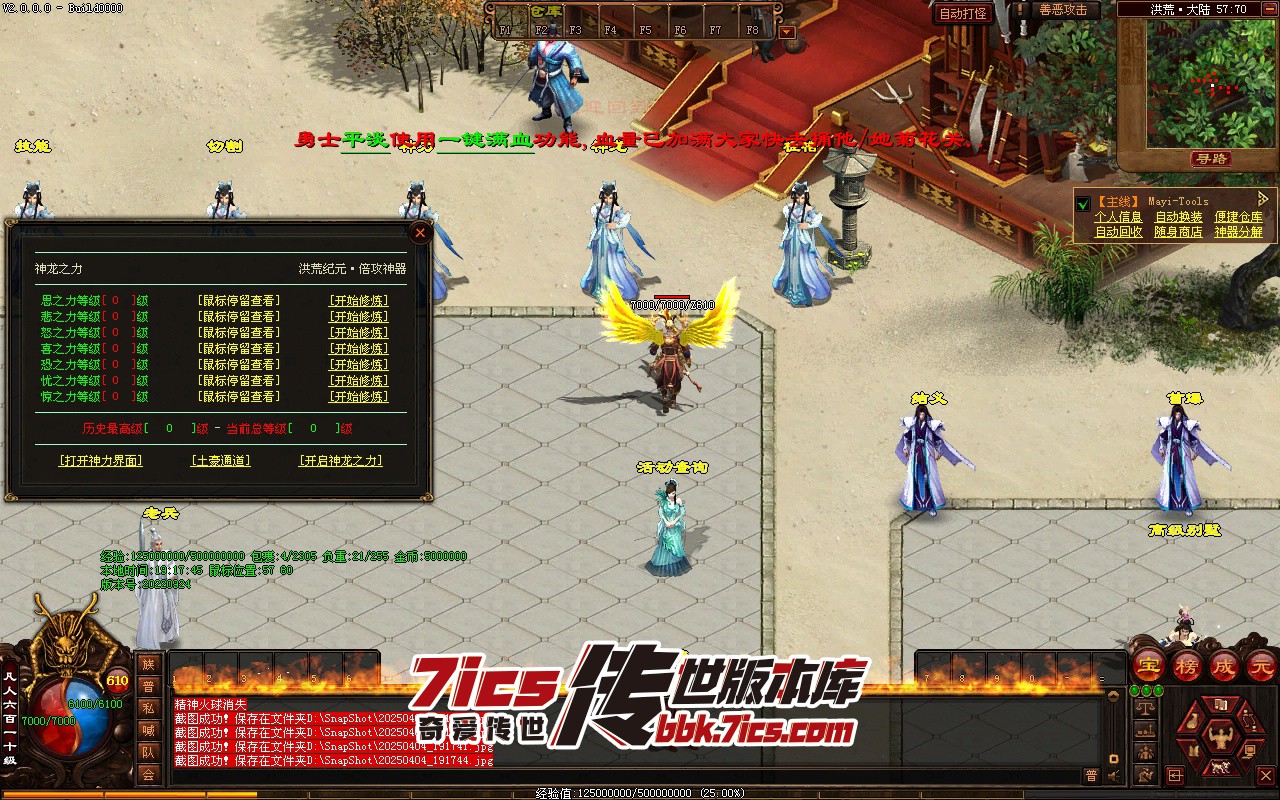Activate 开启神龙之力
Viewport: 1280px width, 800px height.
(341, 461)
